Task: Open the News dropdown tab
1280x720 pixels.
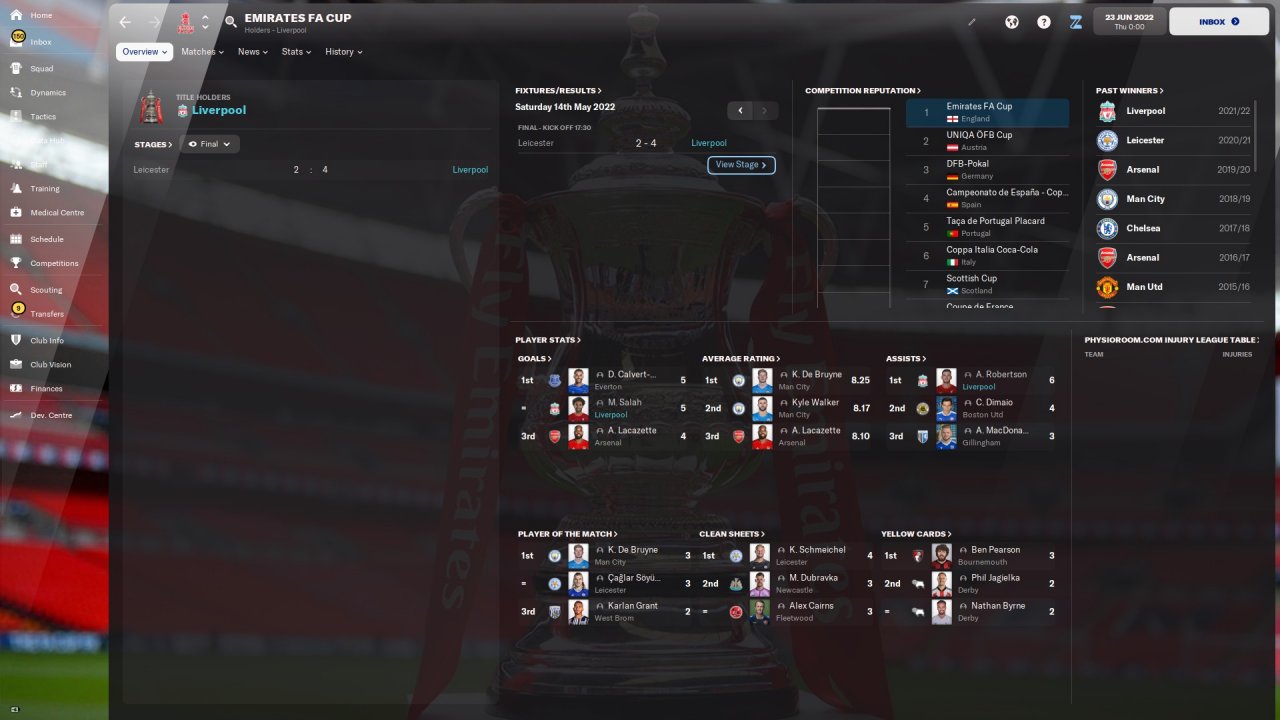Action: 252,52
